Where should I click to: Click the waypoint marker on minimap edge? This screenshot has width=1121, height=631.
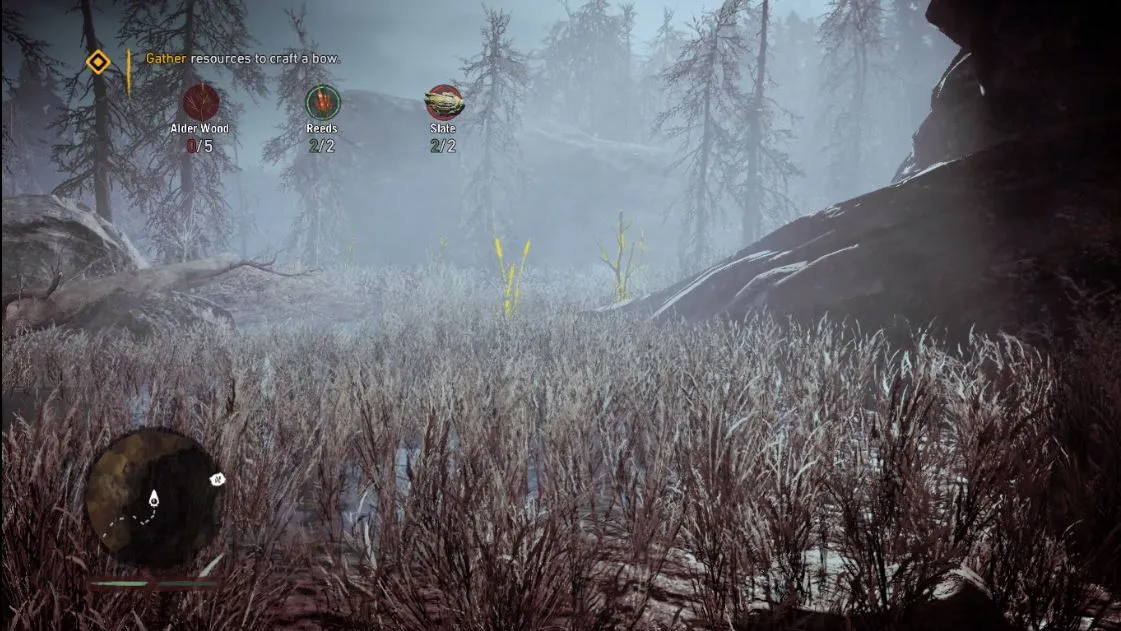click(x=216, y=480)
